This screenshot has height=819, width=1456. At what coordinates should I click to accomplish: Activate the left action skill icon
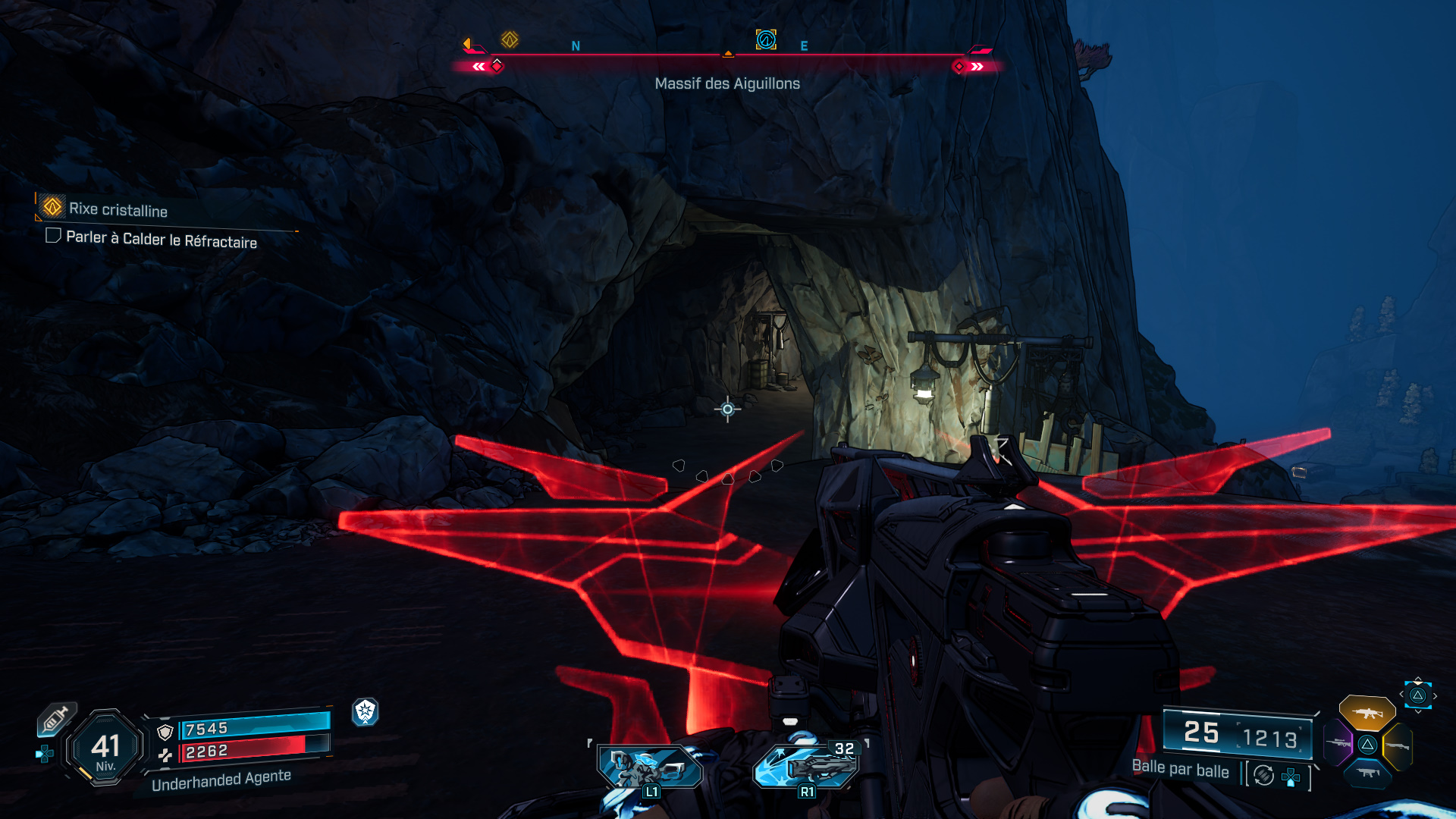[x=650, y=767]
